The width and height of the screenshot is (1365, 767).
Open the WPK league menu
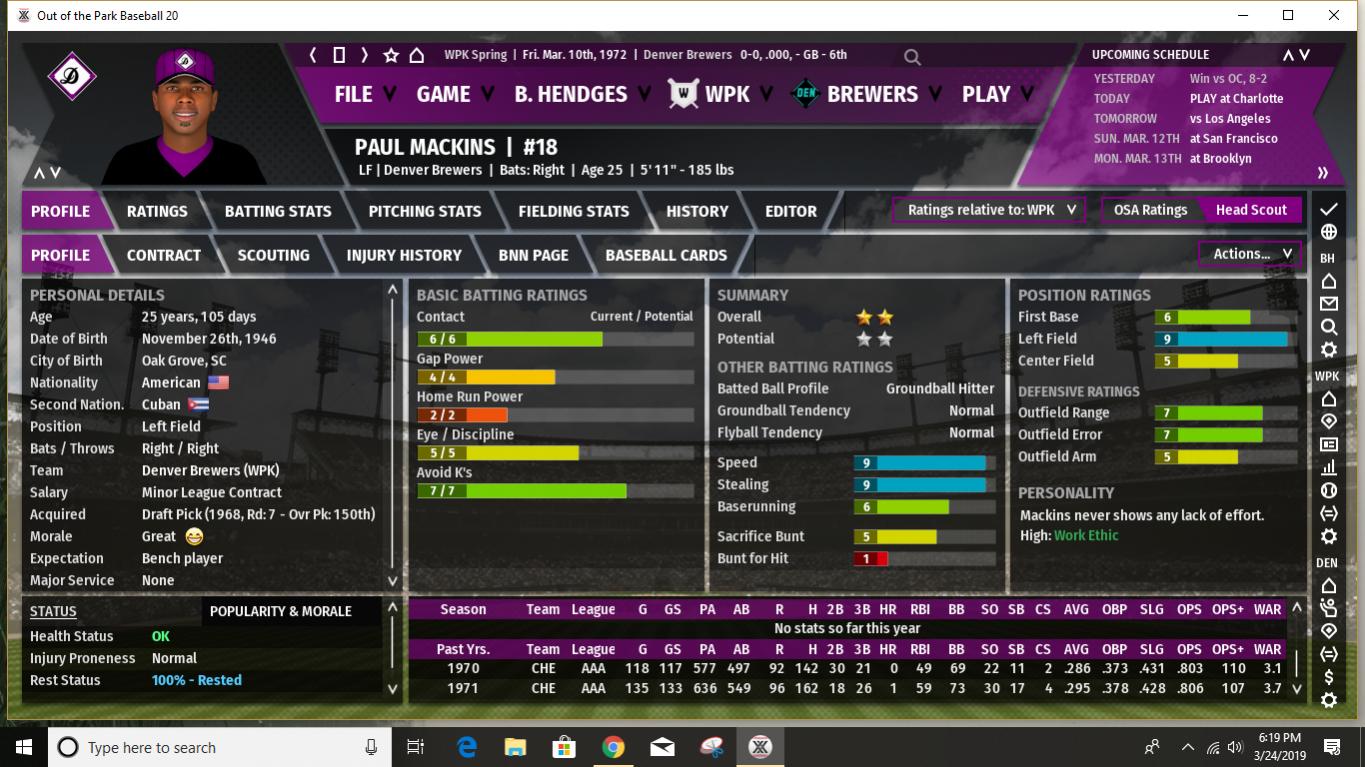(726, 94)
